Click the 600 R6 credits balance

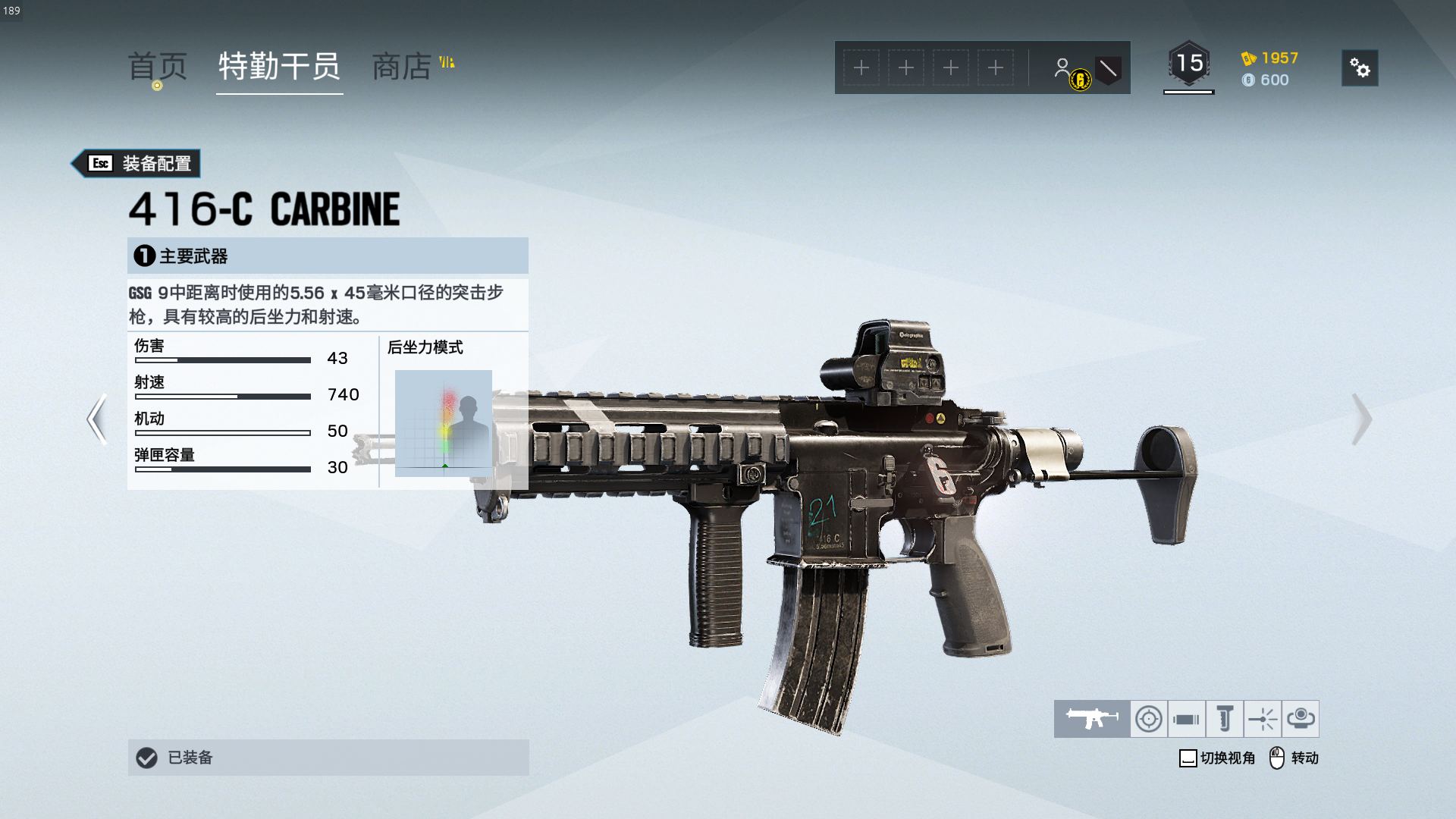coord(1266,80)
